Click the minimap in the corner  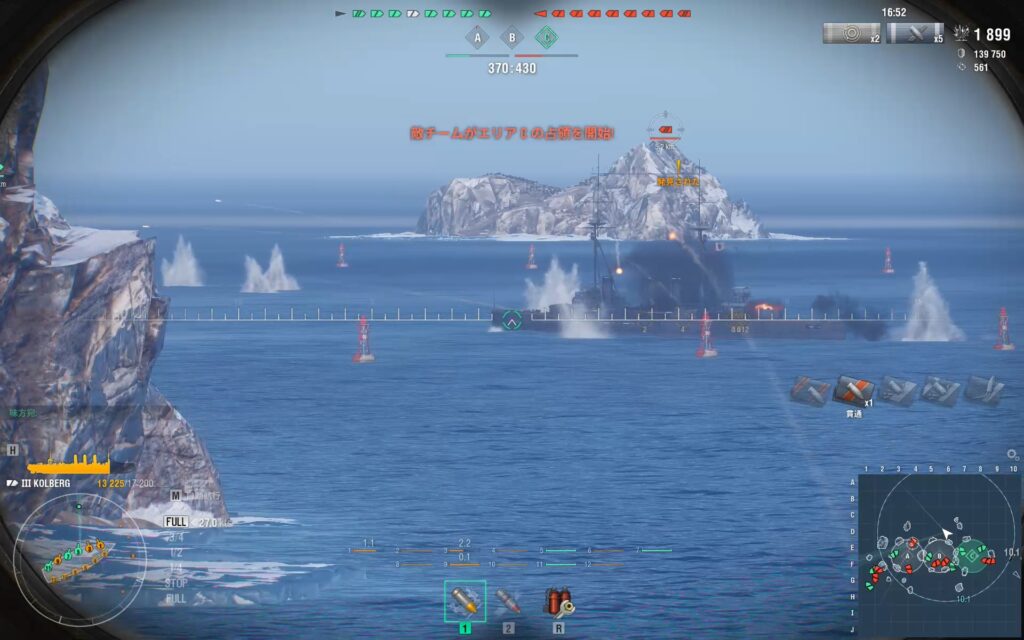click(x=937, y=549)
